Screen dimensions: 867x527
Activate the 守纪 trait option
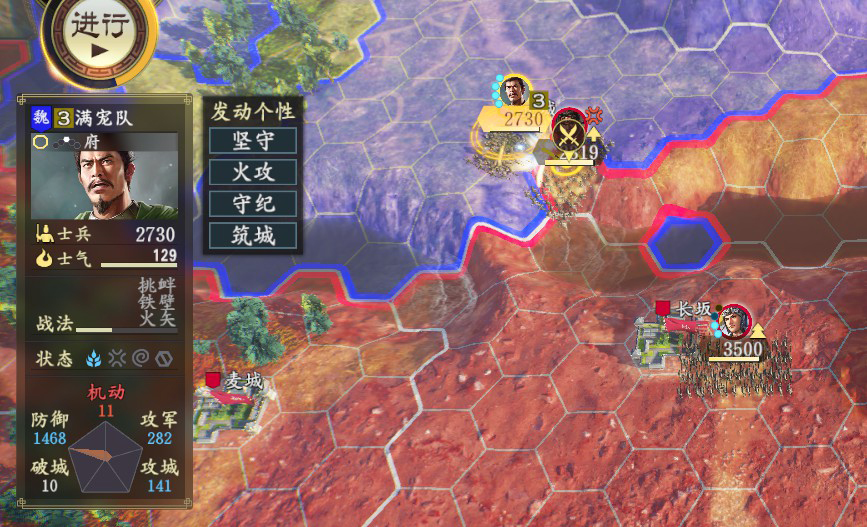tap(253, 204)
